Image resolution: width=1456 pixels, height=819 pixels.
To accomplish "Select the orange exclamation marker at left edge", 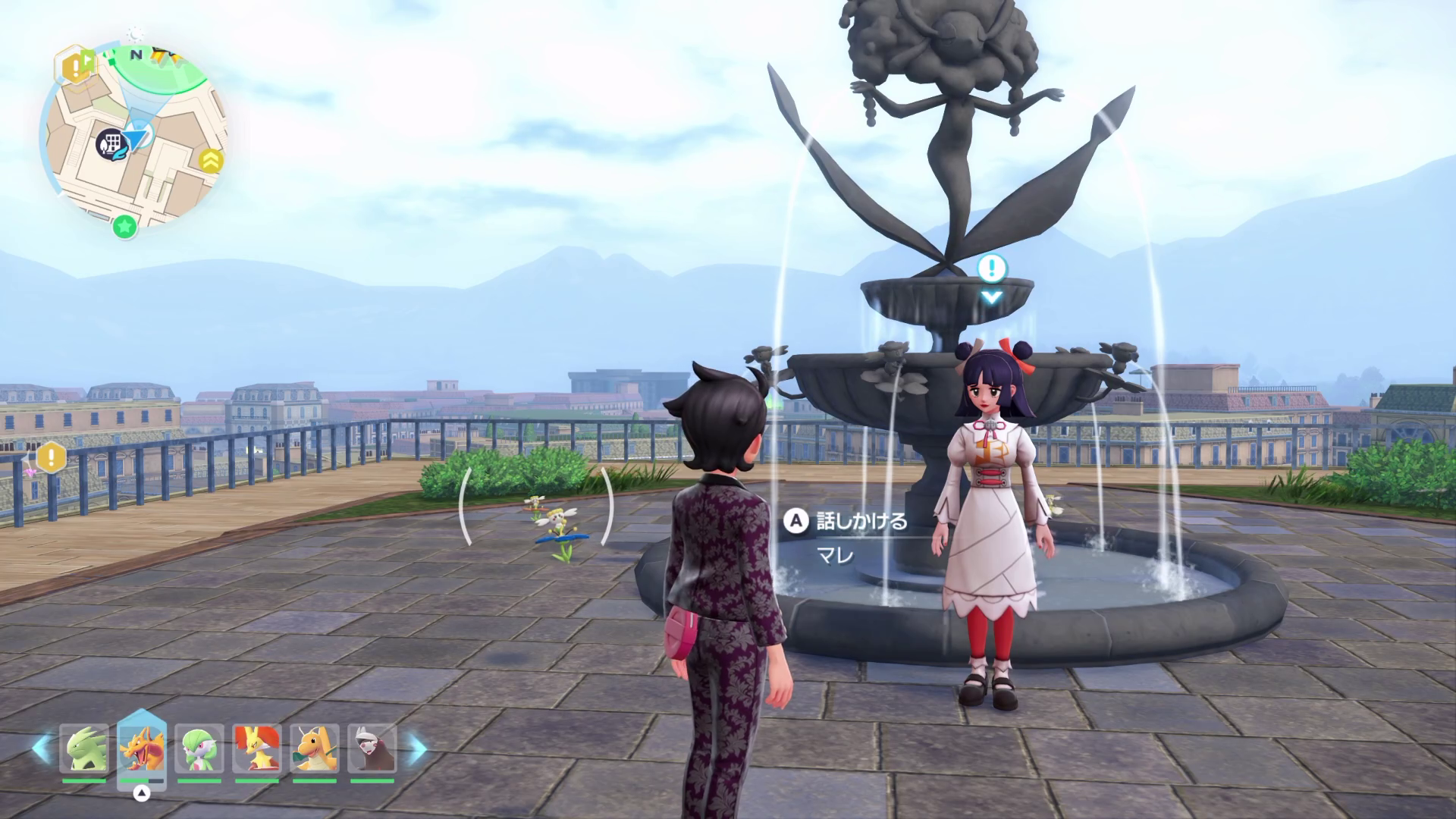I will point(51,457).
